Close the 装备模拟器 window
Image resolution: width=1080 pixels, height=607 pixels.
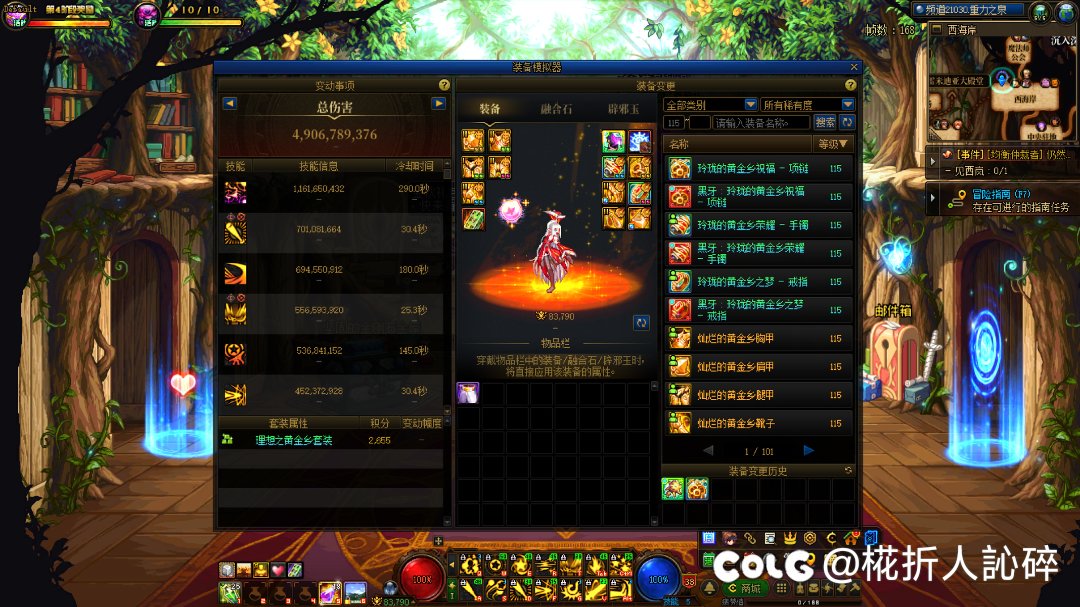[854, 67]
